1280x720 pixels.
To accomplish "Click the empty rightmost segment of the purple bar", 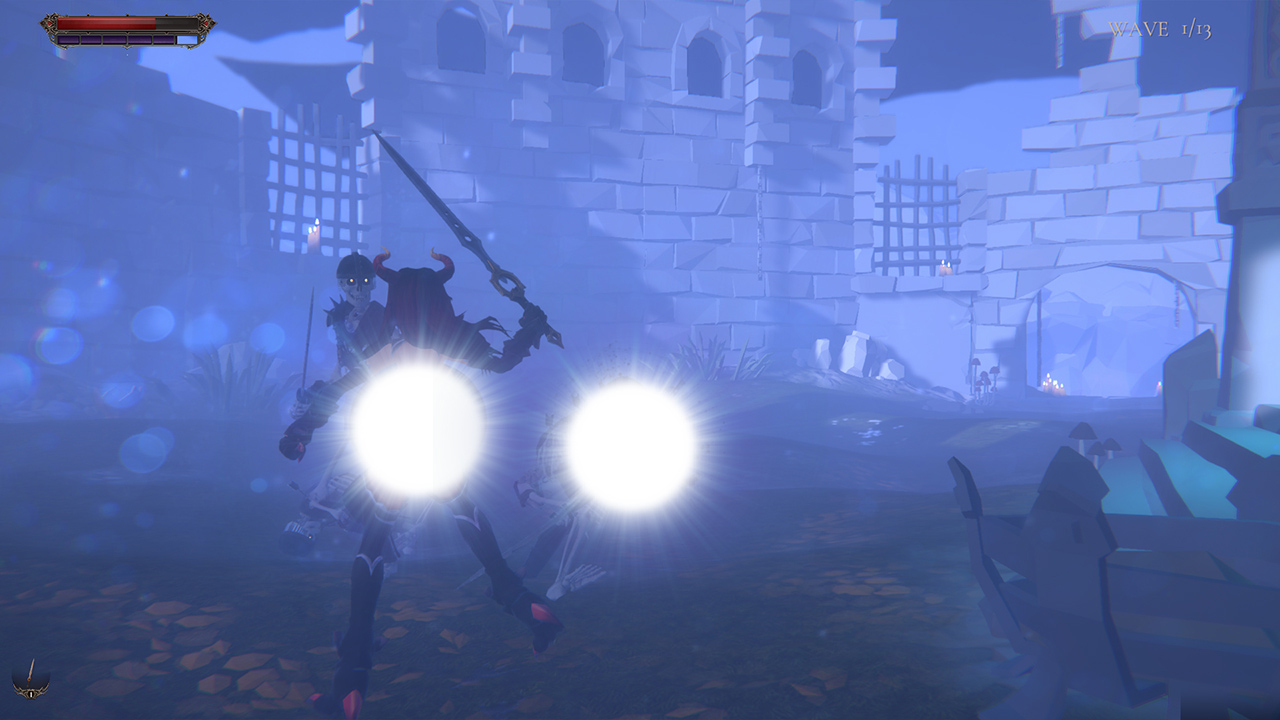I will coord(188,40).
